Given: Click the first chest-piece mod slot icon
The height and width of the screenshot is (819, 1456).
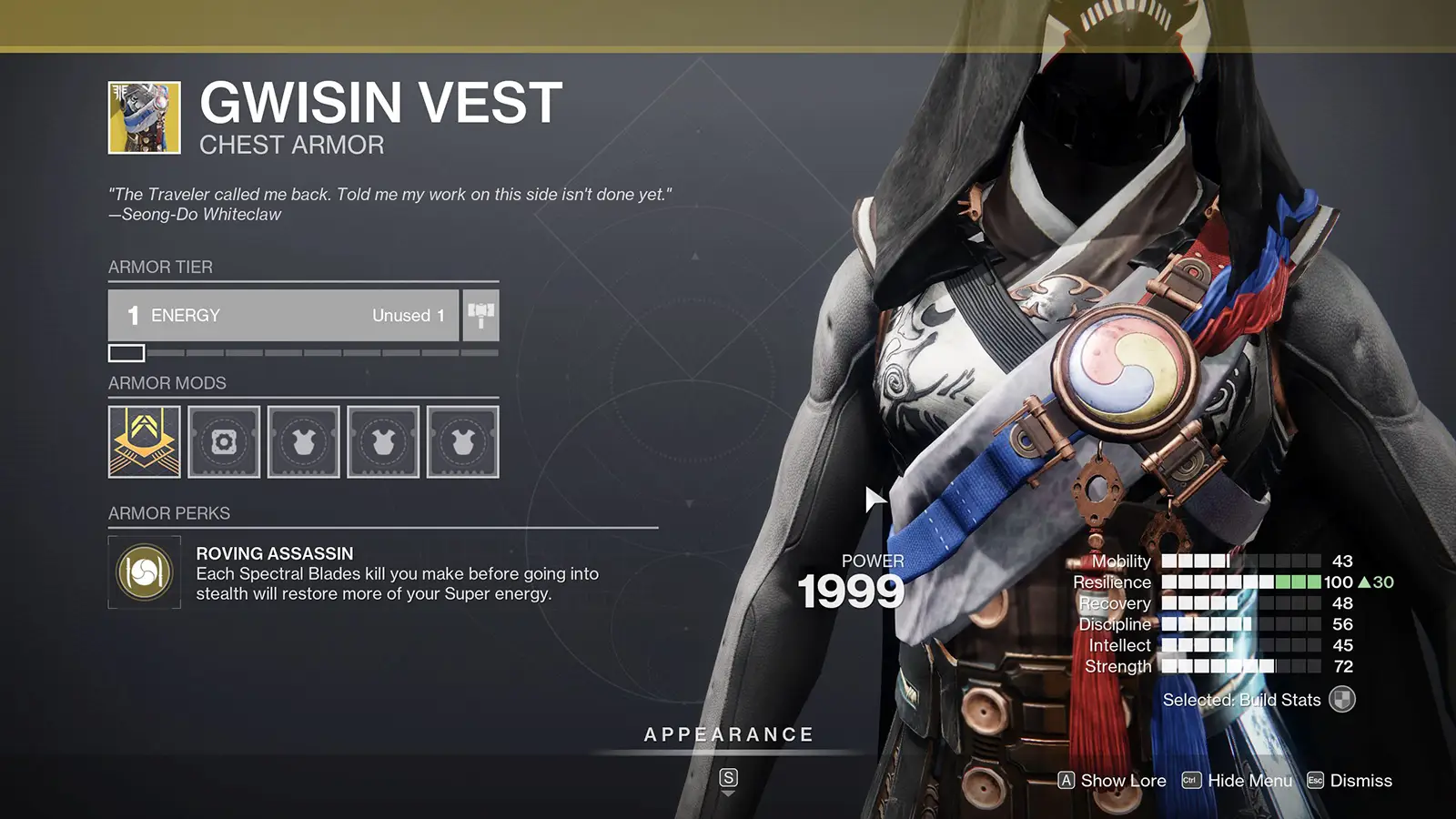Looking at the screenshot, I should click(304, 442).
